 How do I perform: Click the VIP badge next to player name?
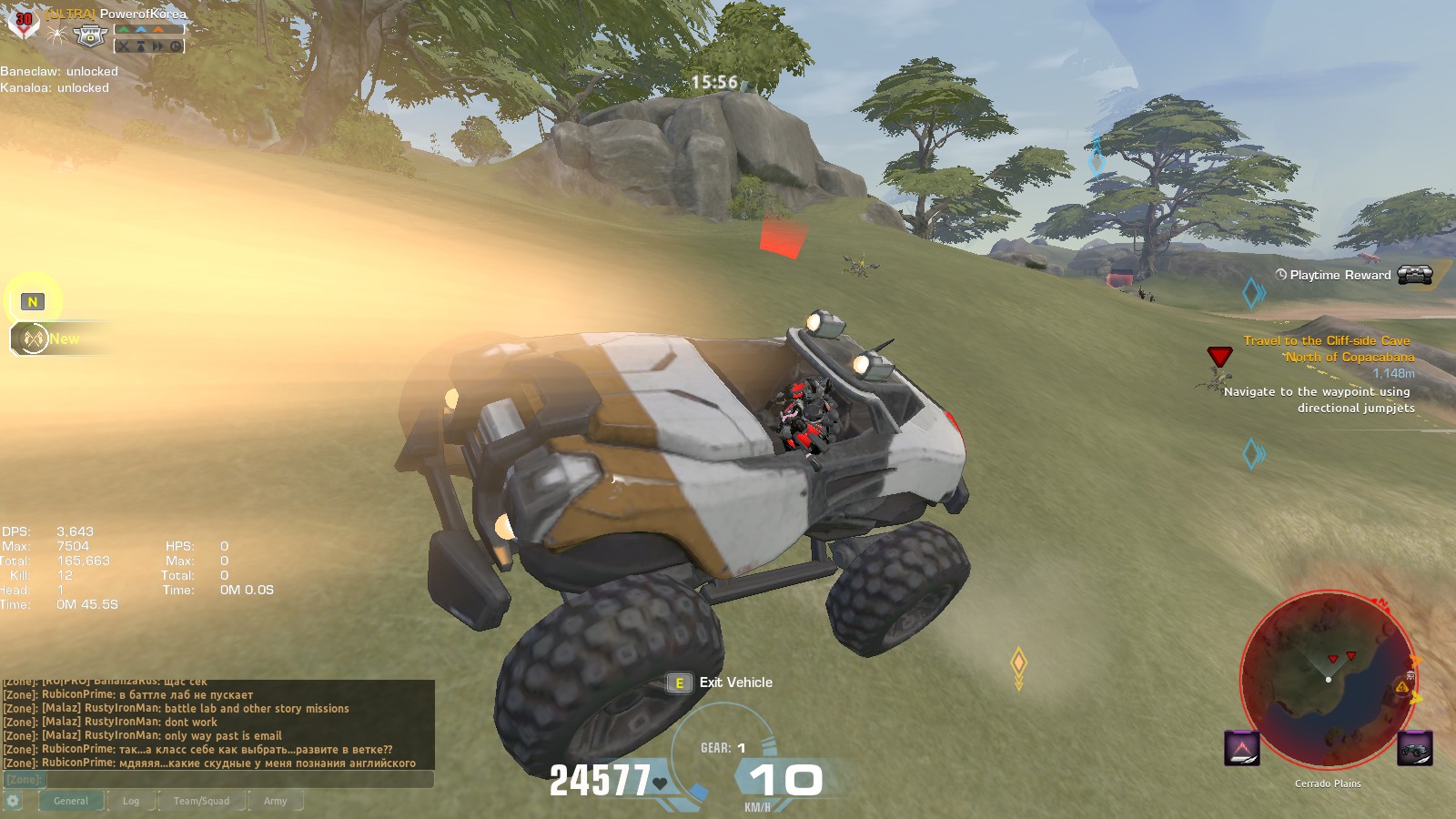pyautogui.click(x=90, y=36)
